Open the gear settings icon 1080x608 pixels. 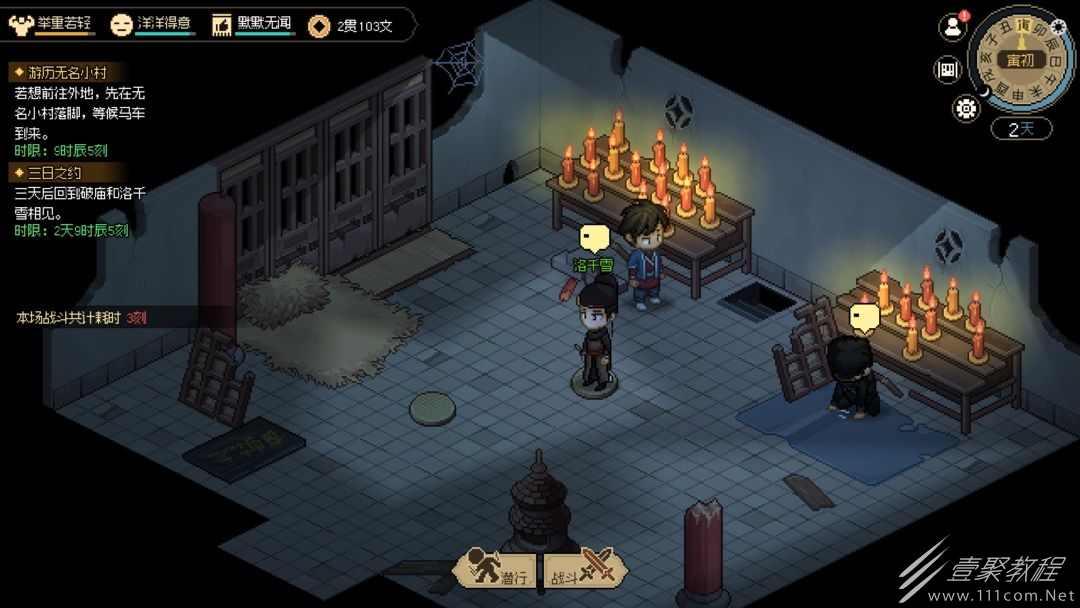[966, 109]
